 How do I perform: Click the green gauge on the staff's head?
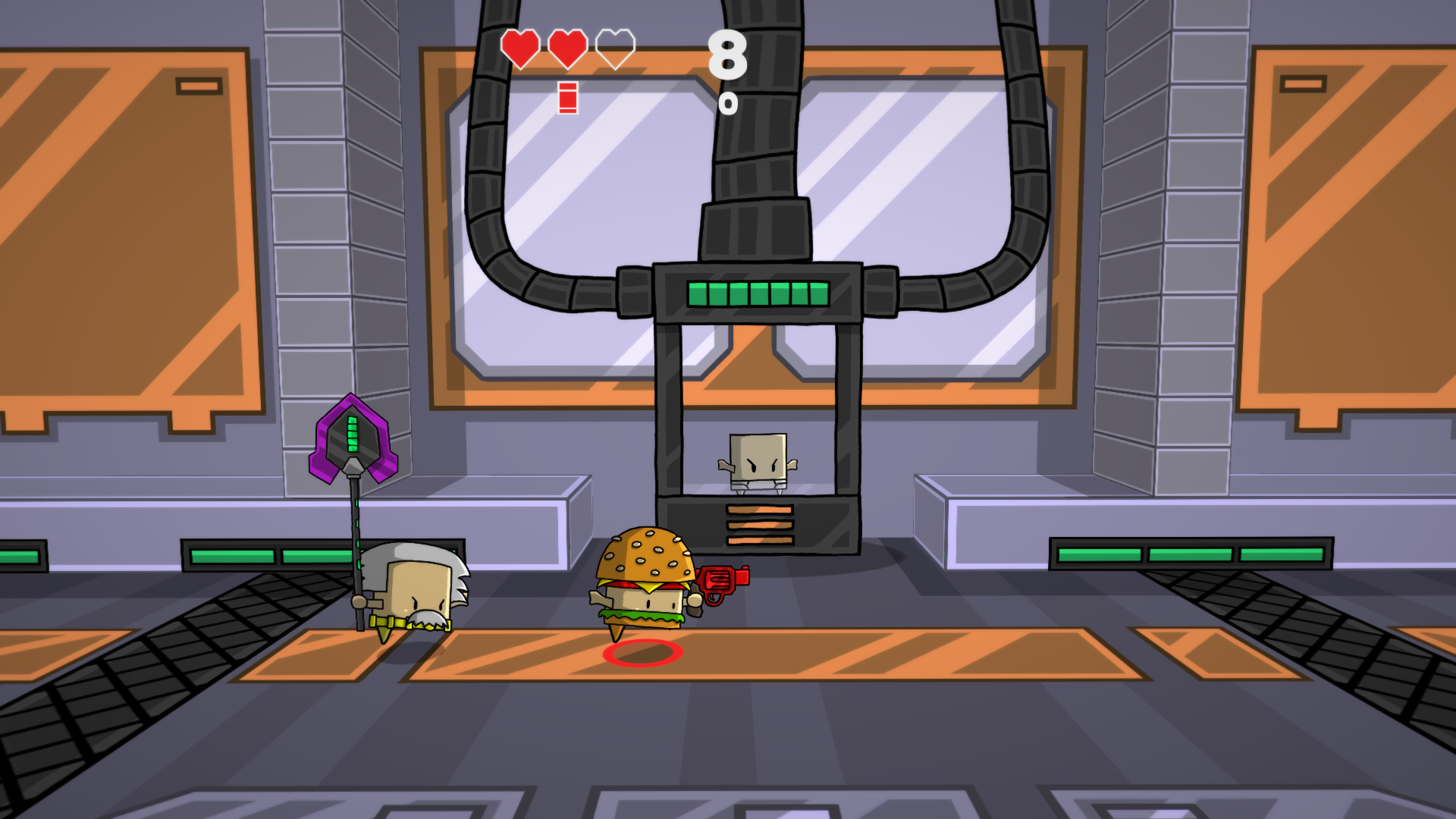(x=351, y=432)
